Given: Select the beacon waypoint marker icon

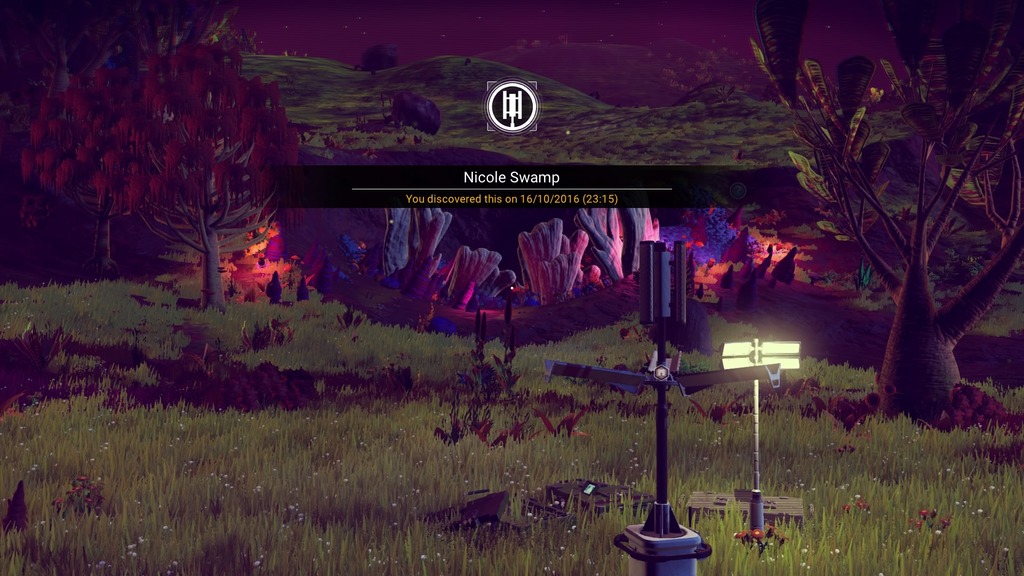Looking at the screenshot, I should (x=512, y=107).
